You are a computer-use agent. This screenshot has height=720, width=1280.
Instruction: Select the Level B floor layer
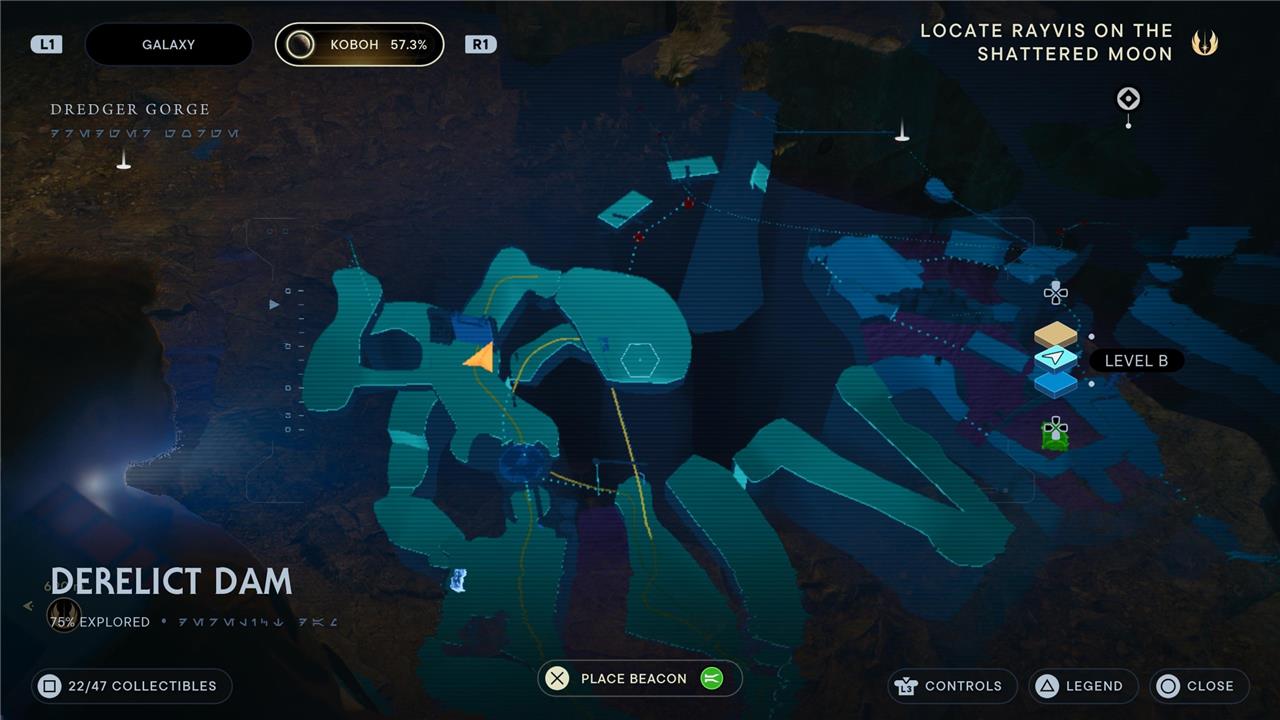pyautogui.click(x=1056, y=358)
